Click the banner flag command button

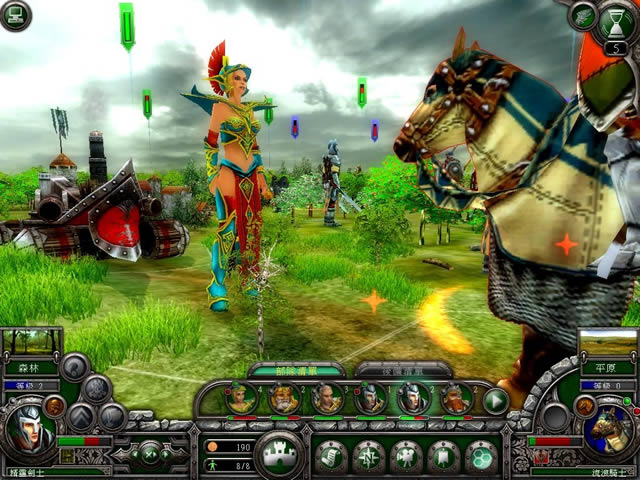point(443,456)
